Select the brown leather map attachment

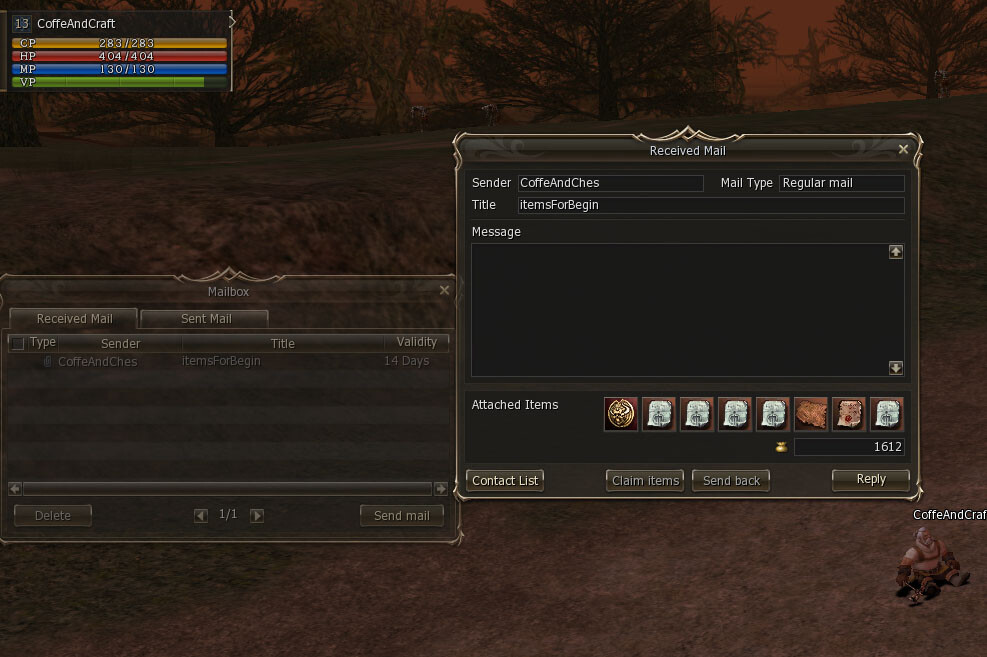(811, 414)
